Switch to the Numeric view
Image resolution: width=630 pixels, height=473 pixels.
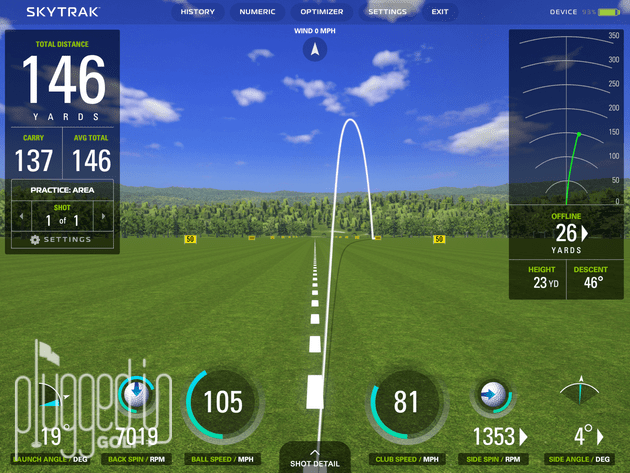[x=258, y=12]
